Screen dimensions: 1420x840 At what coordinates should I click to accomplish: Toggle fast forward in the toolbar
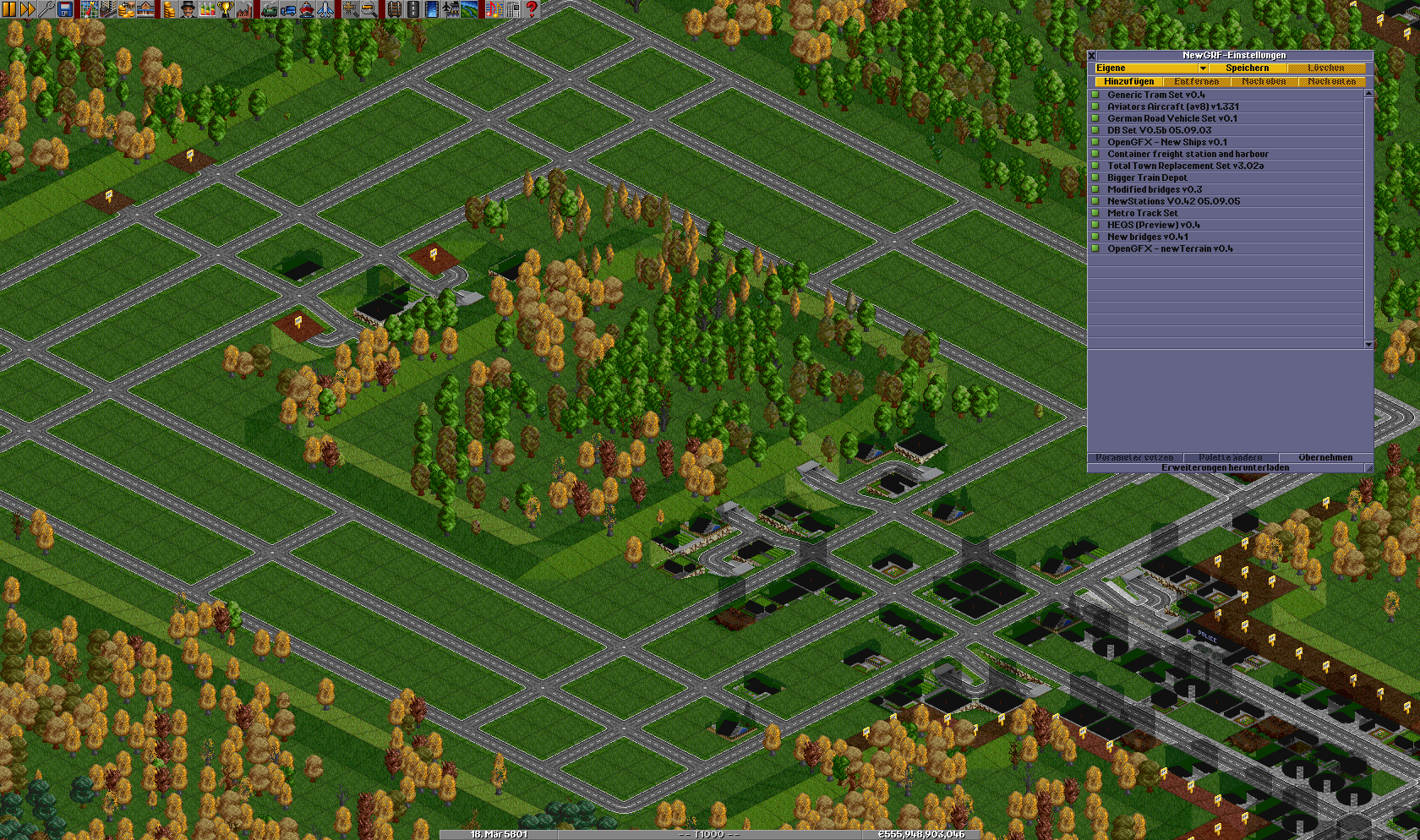tap(28, 9)
